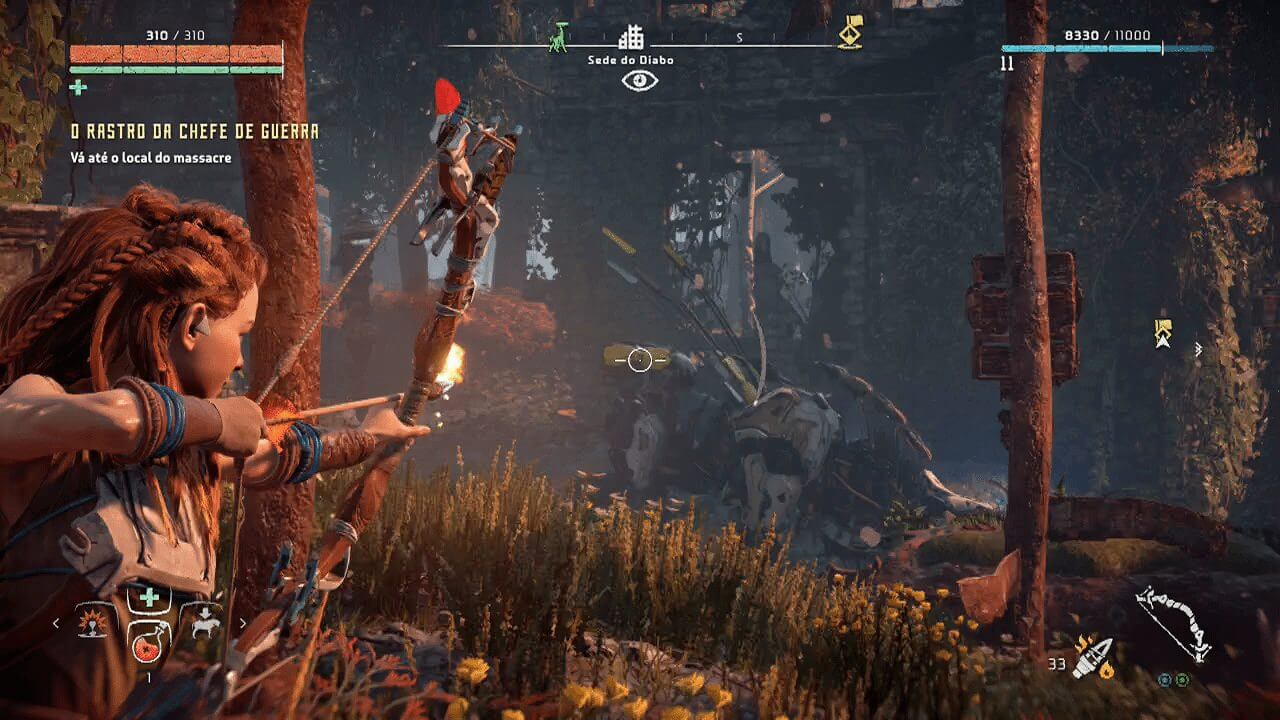Choose the explosive trap tool icon
1280x720 pixels.
(x=93, y=622)
